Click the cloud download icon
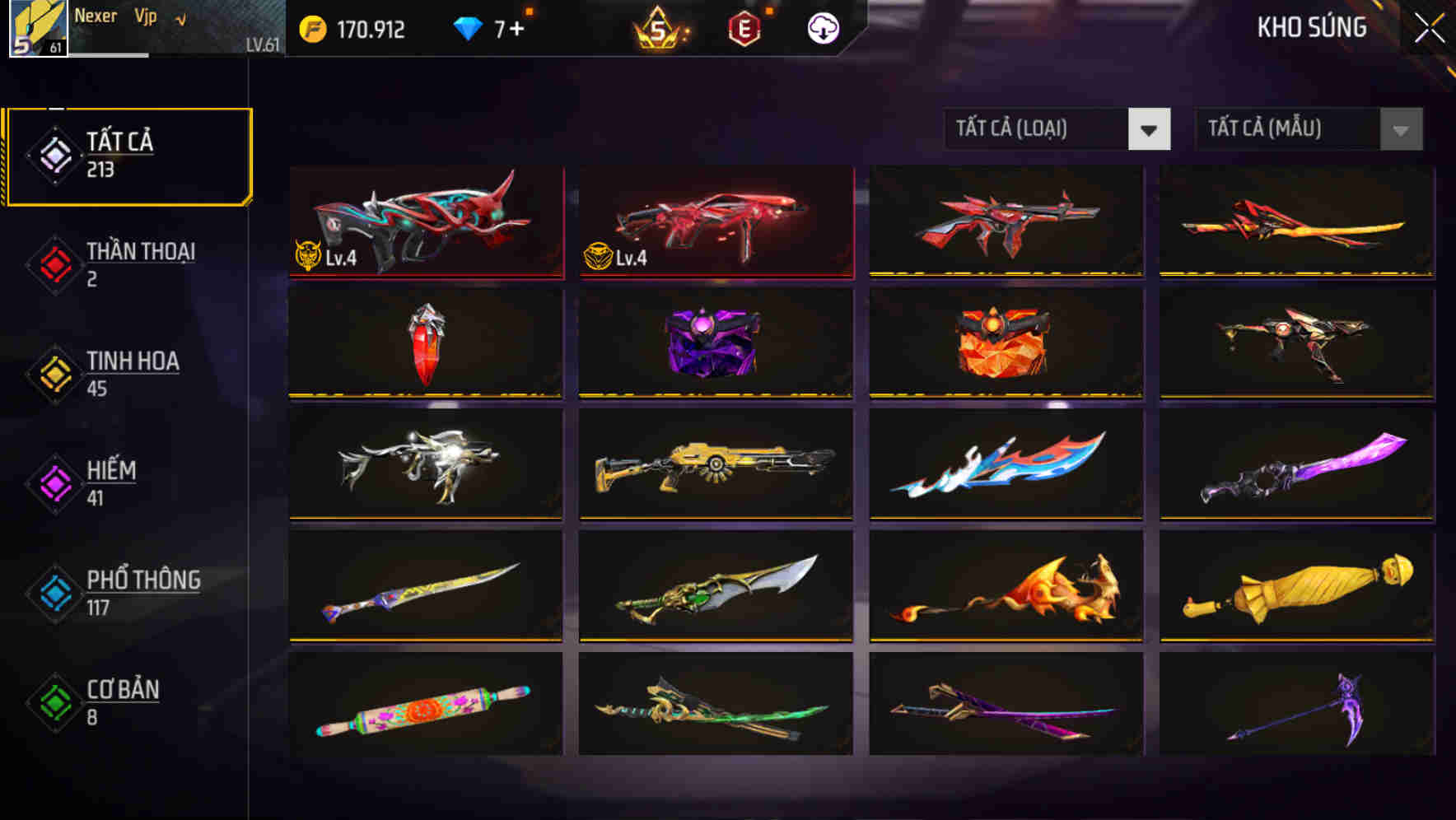Image resolution: width=1456 pixels, height=820 pixels. coord(821,27)
